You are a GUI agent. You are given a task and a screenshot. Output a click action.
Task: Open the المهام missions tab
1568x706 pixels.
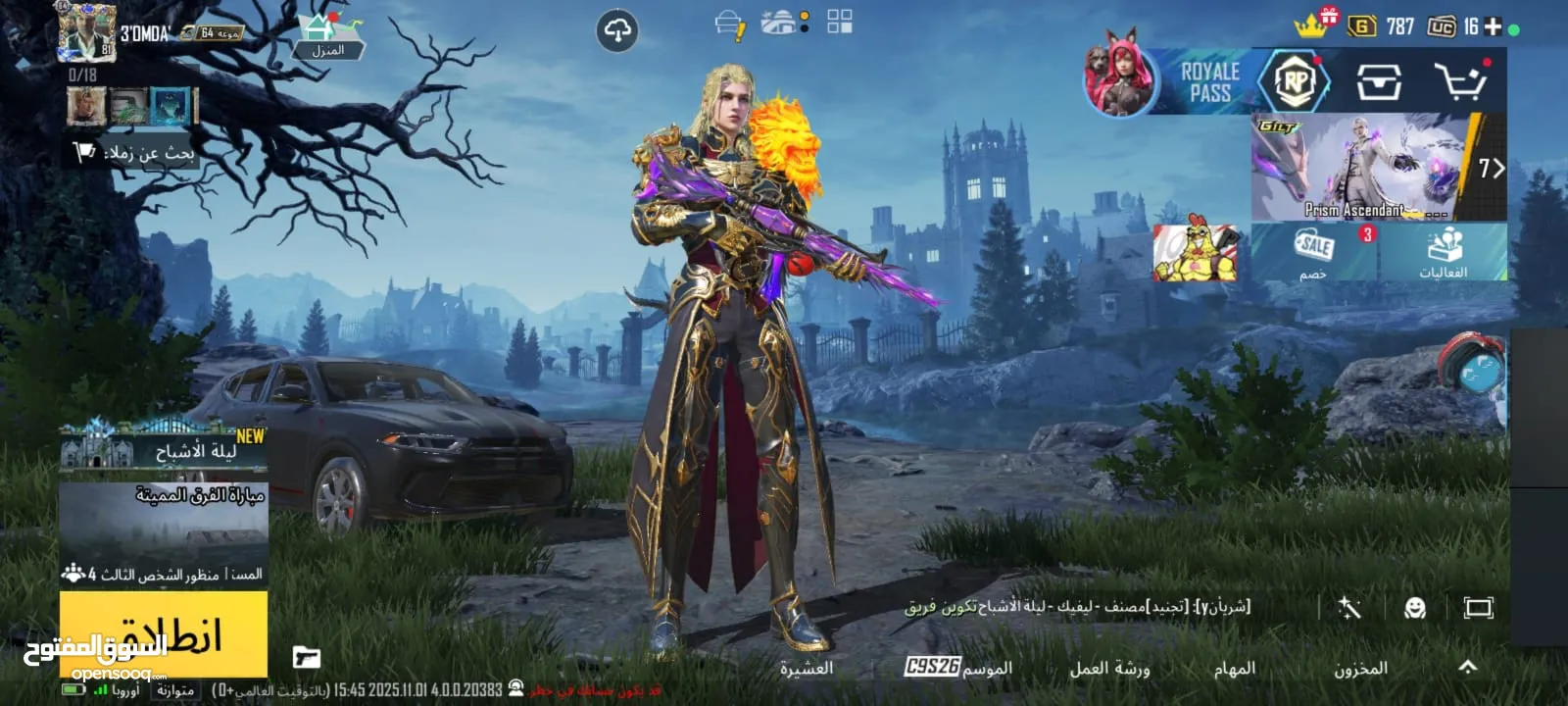1234,668
